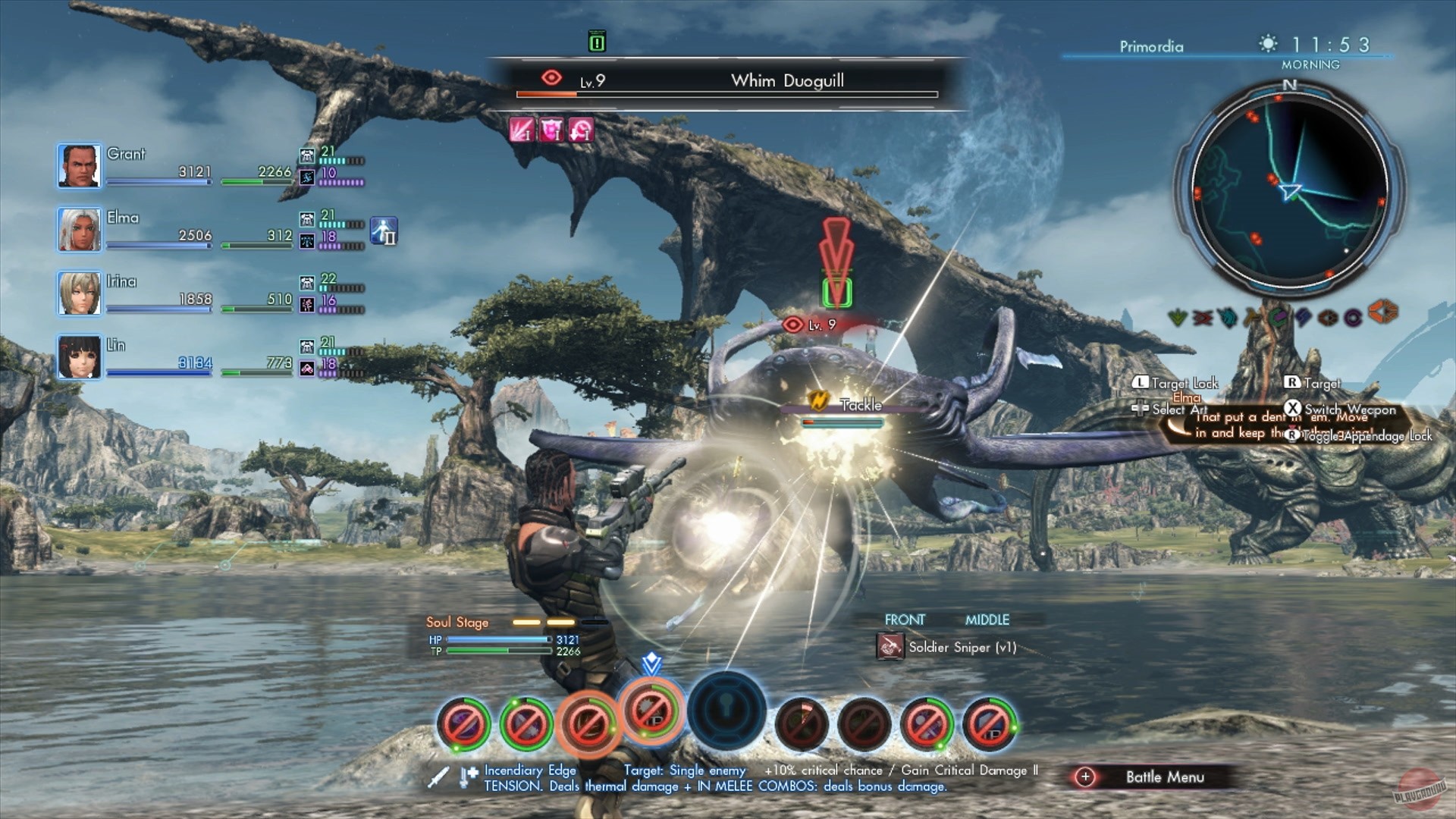
Task: Select the green leaf icon below the minimap
Action: pyautogui.click(x=1178, y=317)
